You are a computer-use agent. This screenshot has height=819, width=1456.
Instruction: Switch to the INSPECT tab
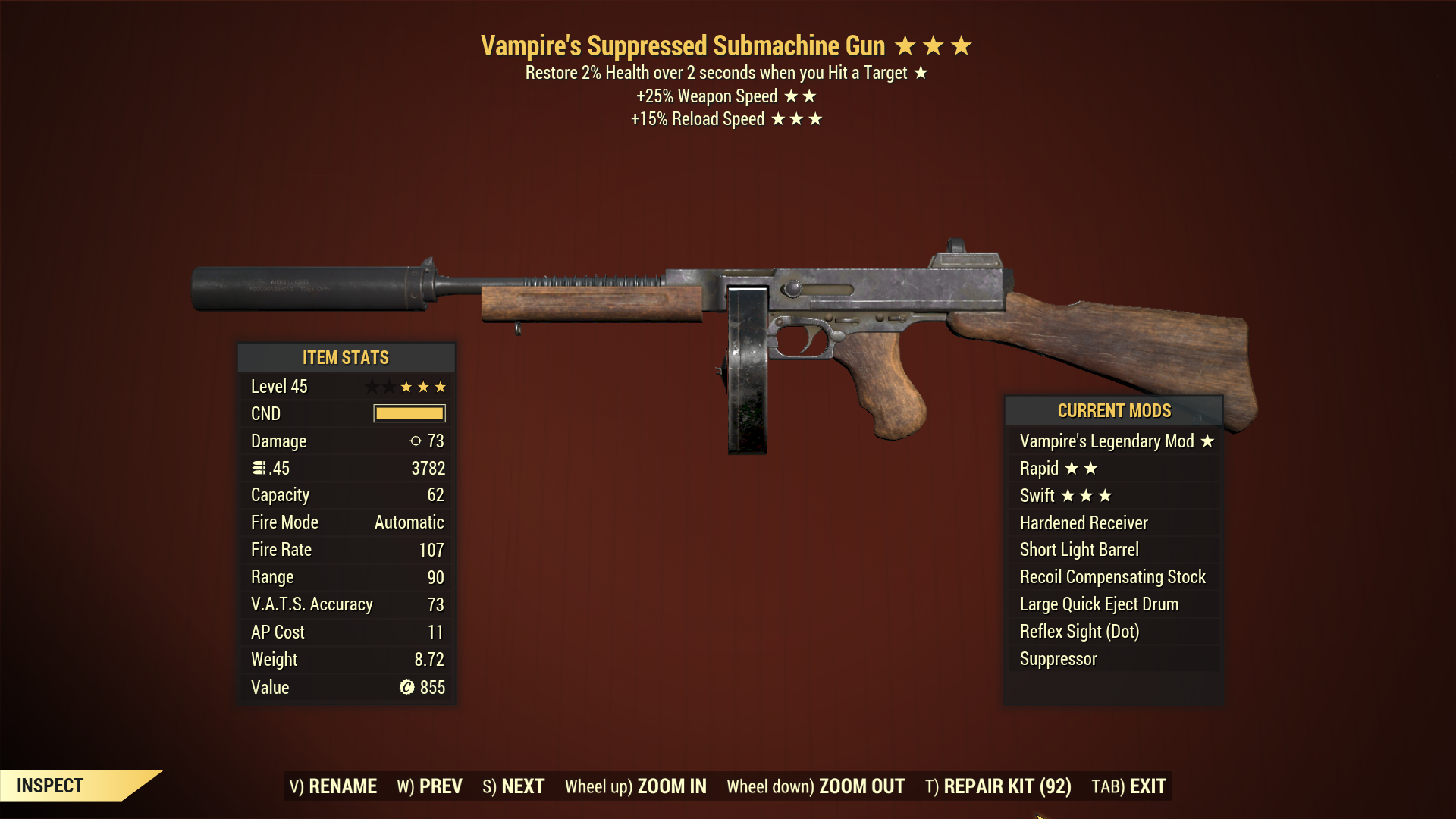[x=52, y=786]
